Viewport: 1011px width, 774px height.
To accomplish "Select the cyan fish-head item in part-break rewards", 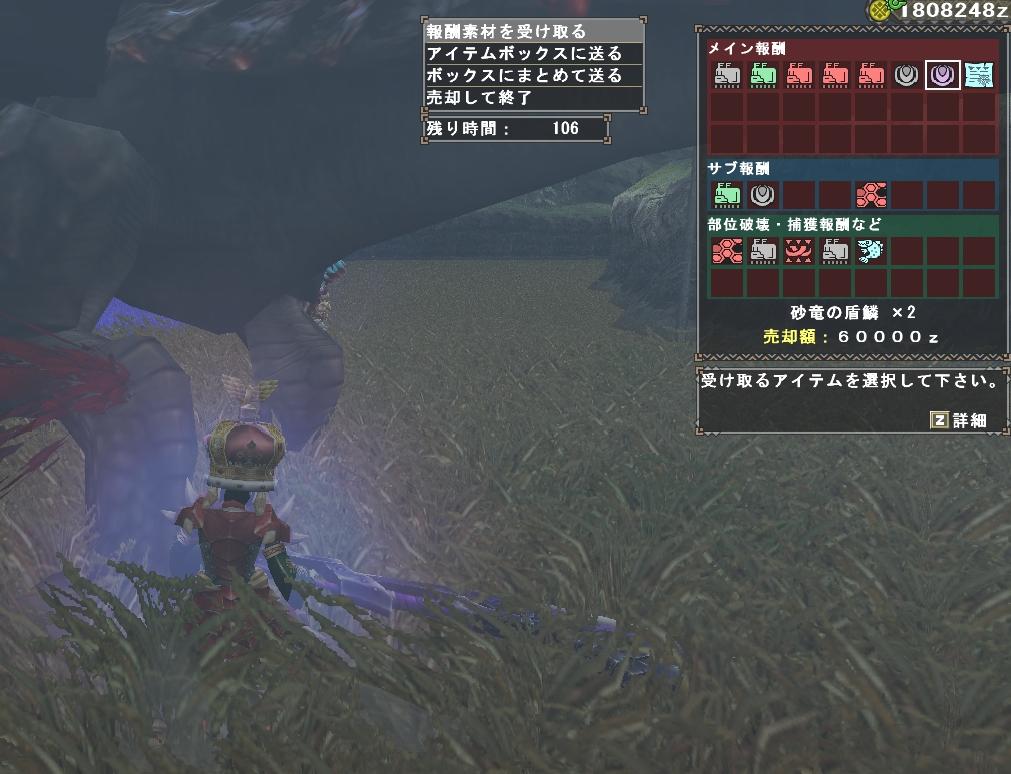I will click(x=871, y=251).
